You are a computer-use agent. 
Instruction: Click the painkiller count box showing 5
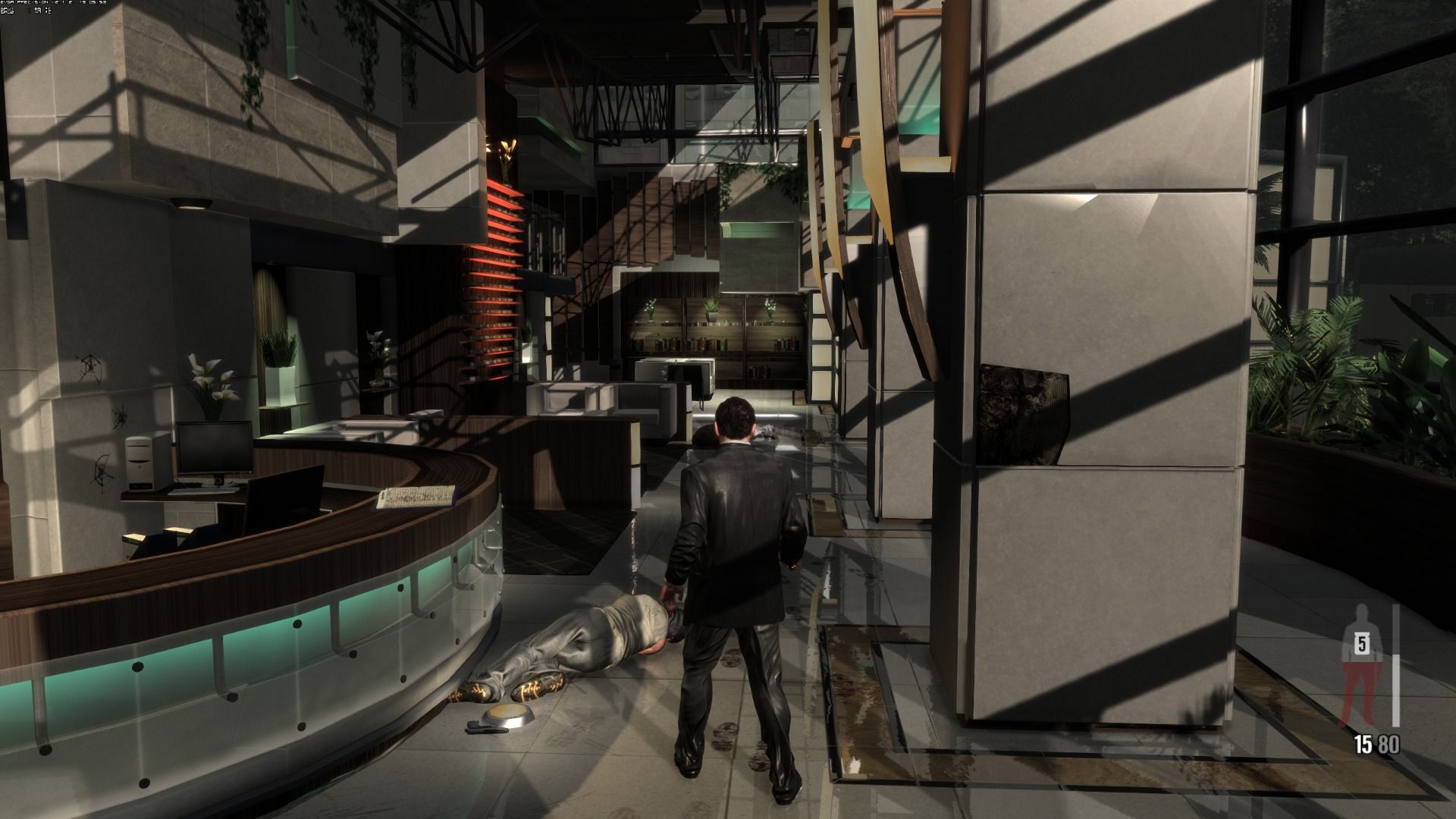click(x=1361, y=645)
